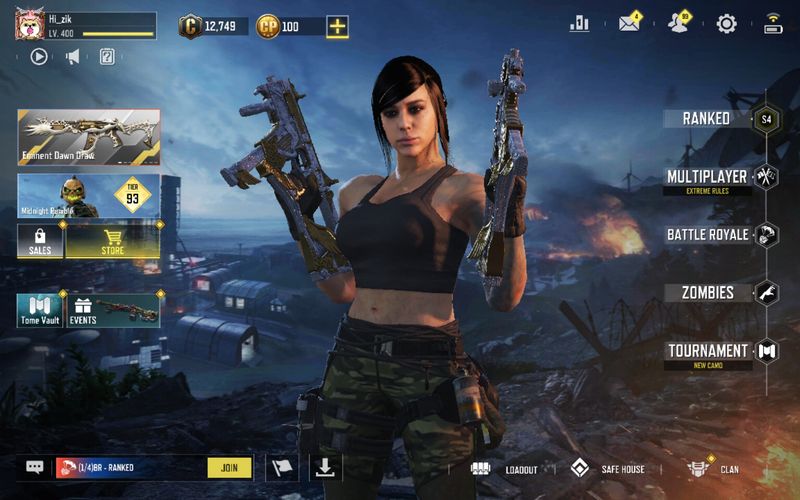Open the Settings gear icon
Image resolution: width=800 pixels, height=500 pixels.
click(x=727, y=24)
